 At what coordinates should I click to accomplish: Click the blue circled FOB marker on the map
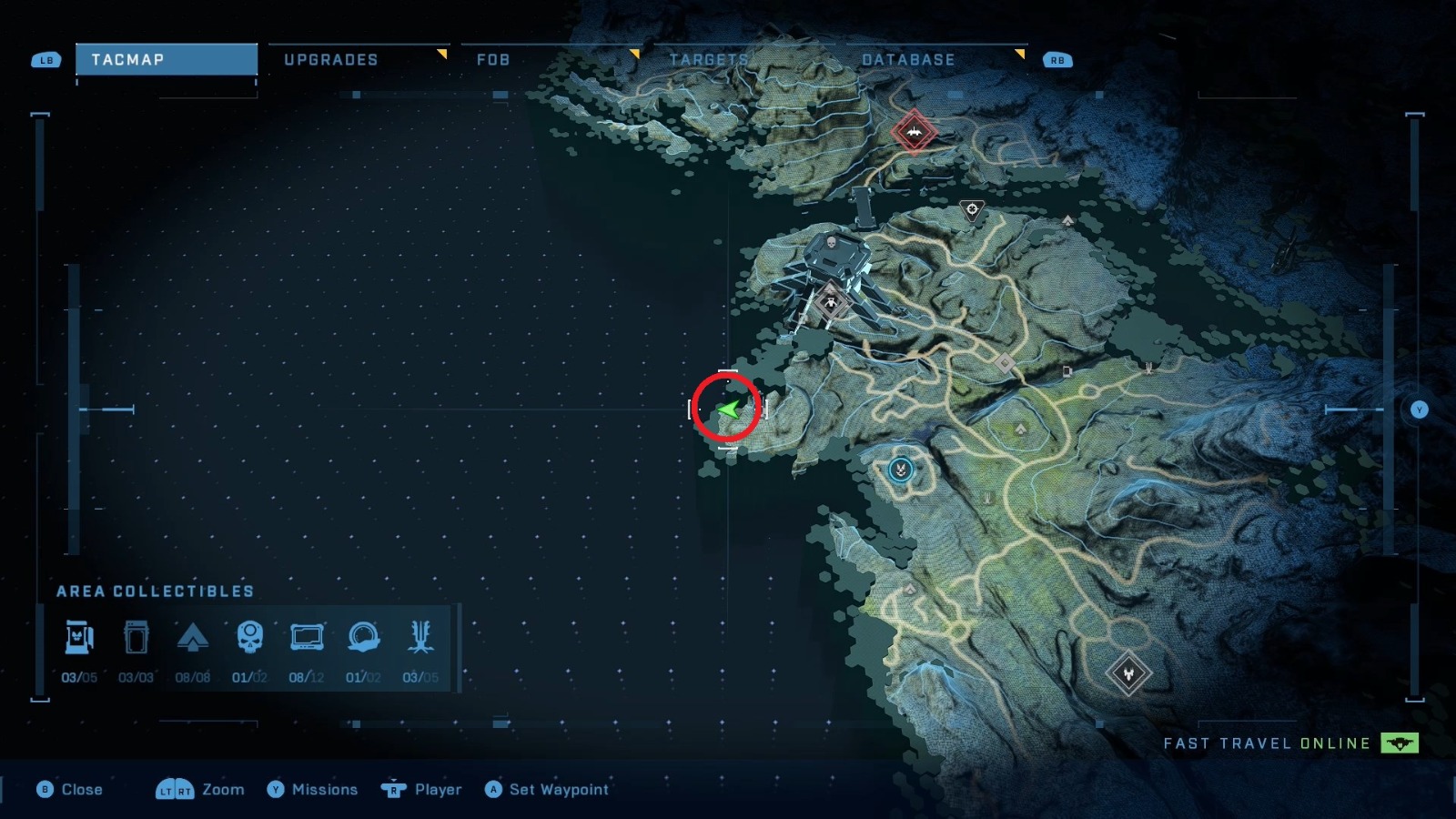coord(900,470)
